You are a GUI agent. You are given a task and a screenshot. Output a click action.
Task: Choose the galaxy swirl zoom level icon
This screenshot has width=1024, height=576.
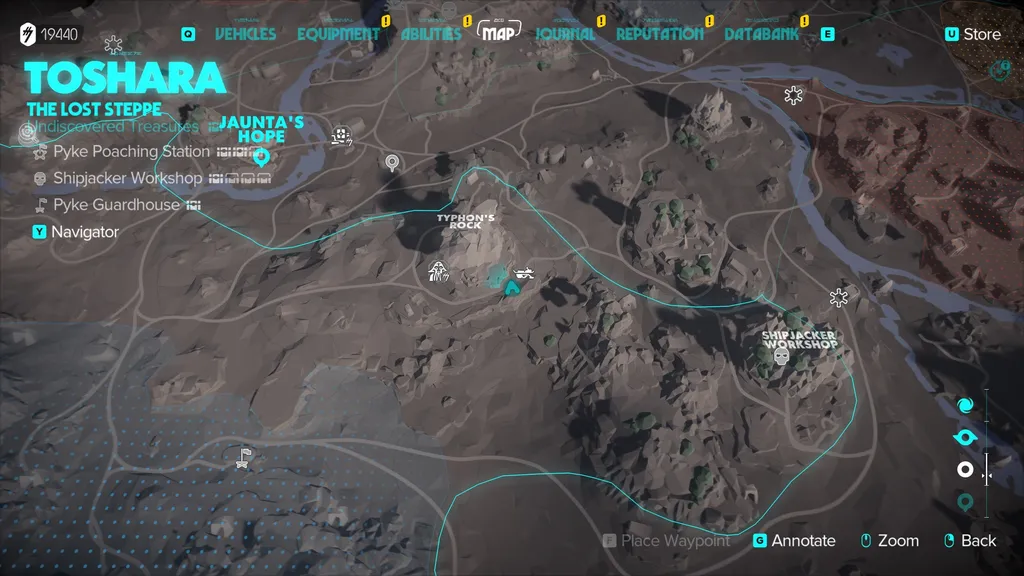[965, 405]
